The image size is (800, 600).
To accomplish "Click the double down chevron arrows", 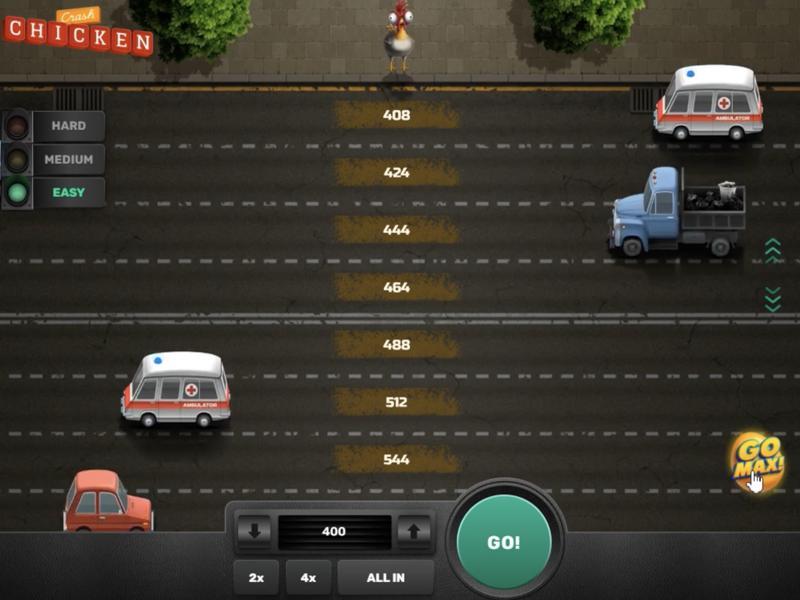I will click(772, 298).
